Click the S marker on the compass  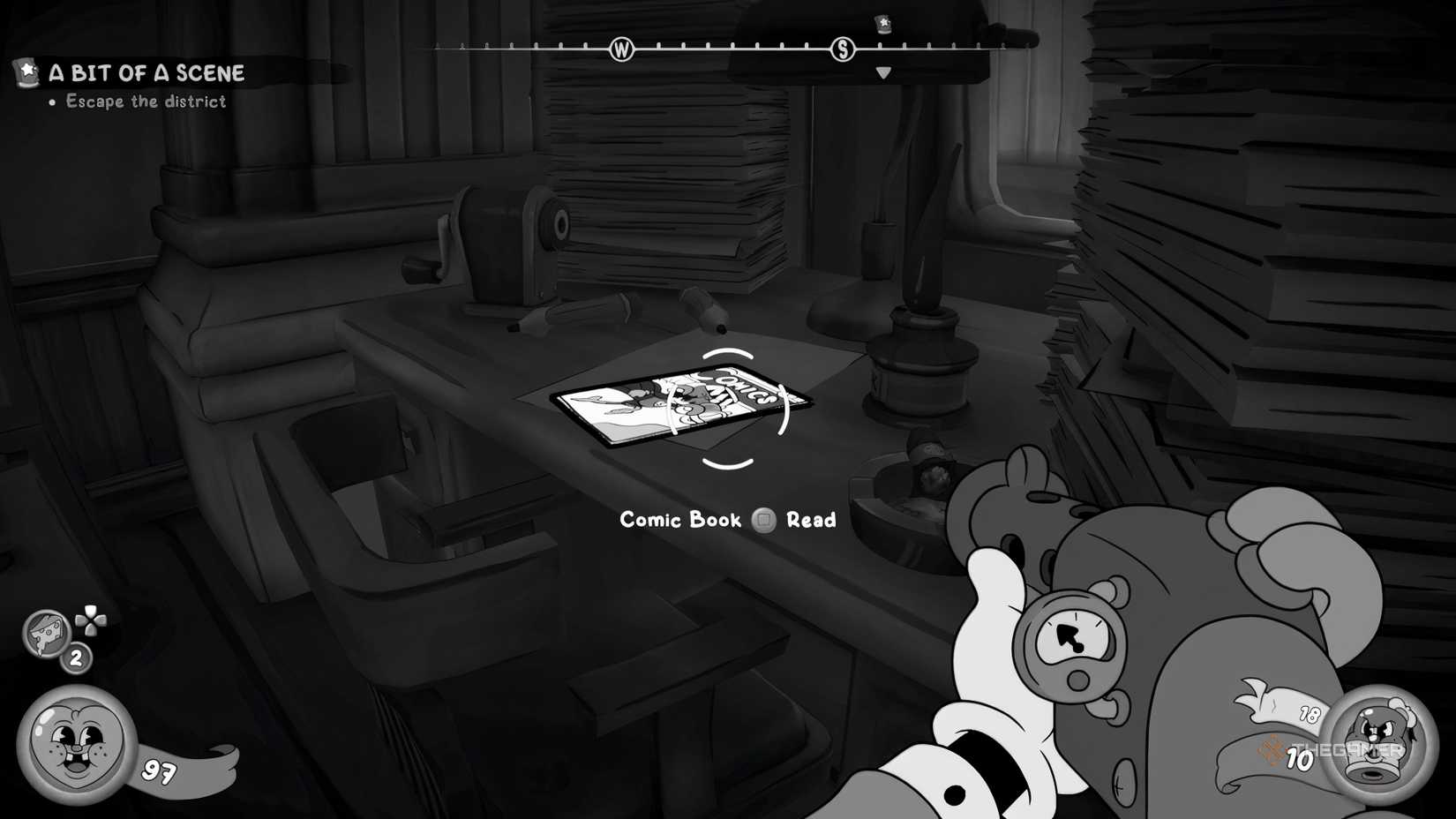pos(843,49)
